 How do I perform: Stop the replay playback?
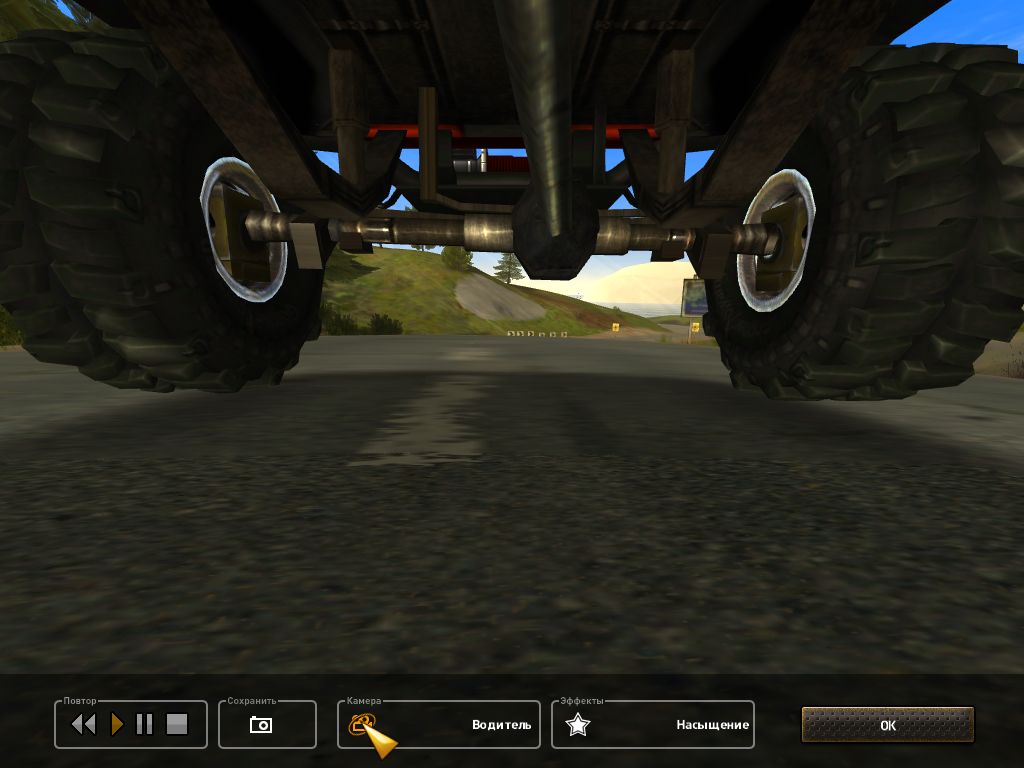[x=177, y=724]
